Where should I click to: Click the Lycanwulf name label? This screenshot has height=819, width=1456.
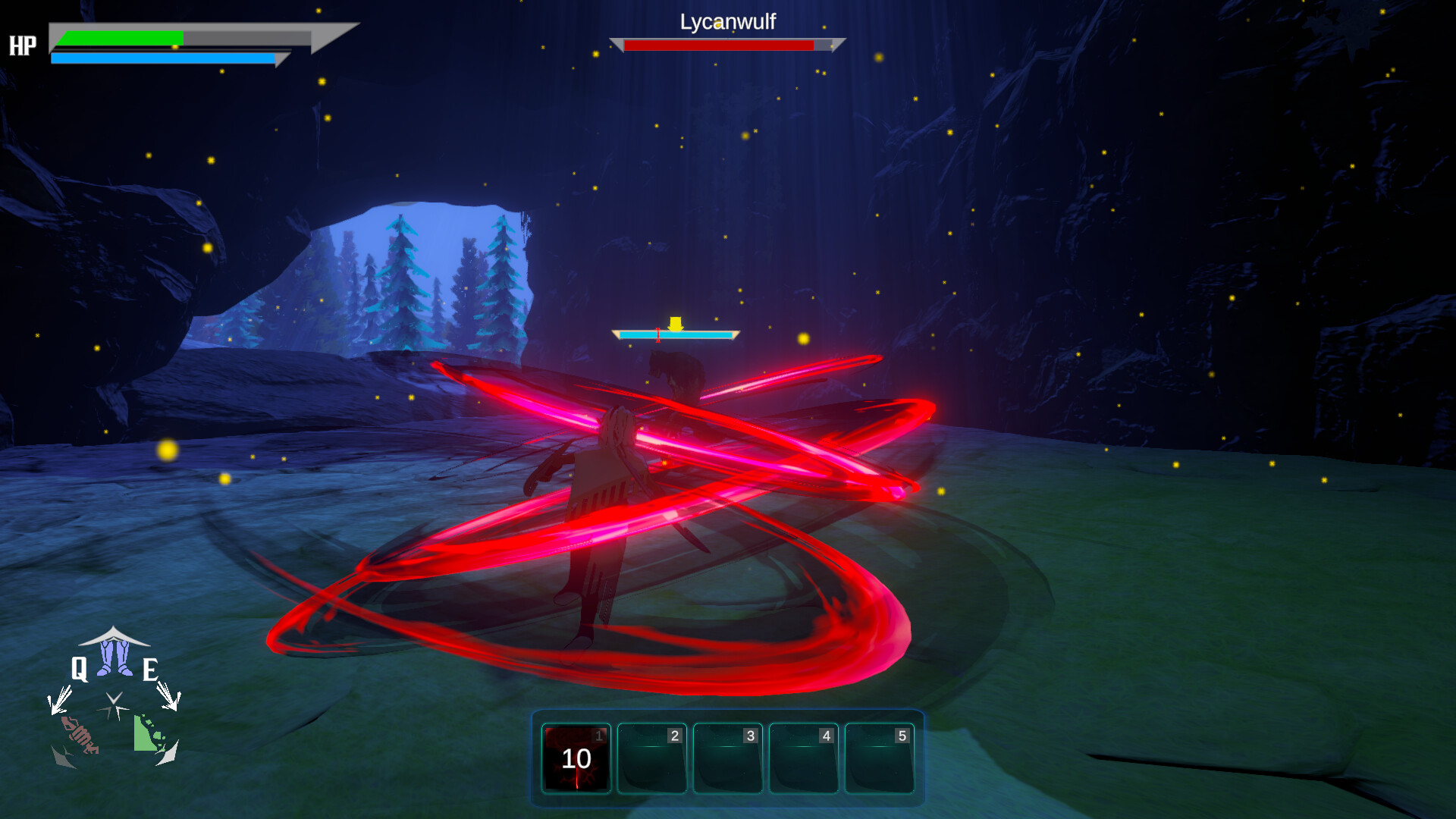point(727,24)
